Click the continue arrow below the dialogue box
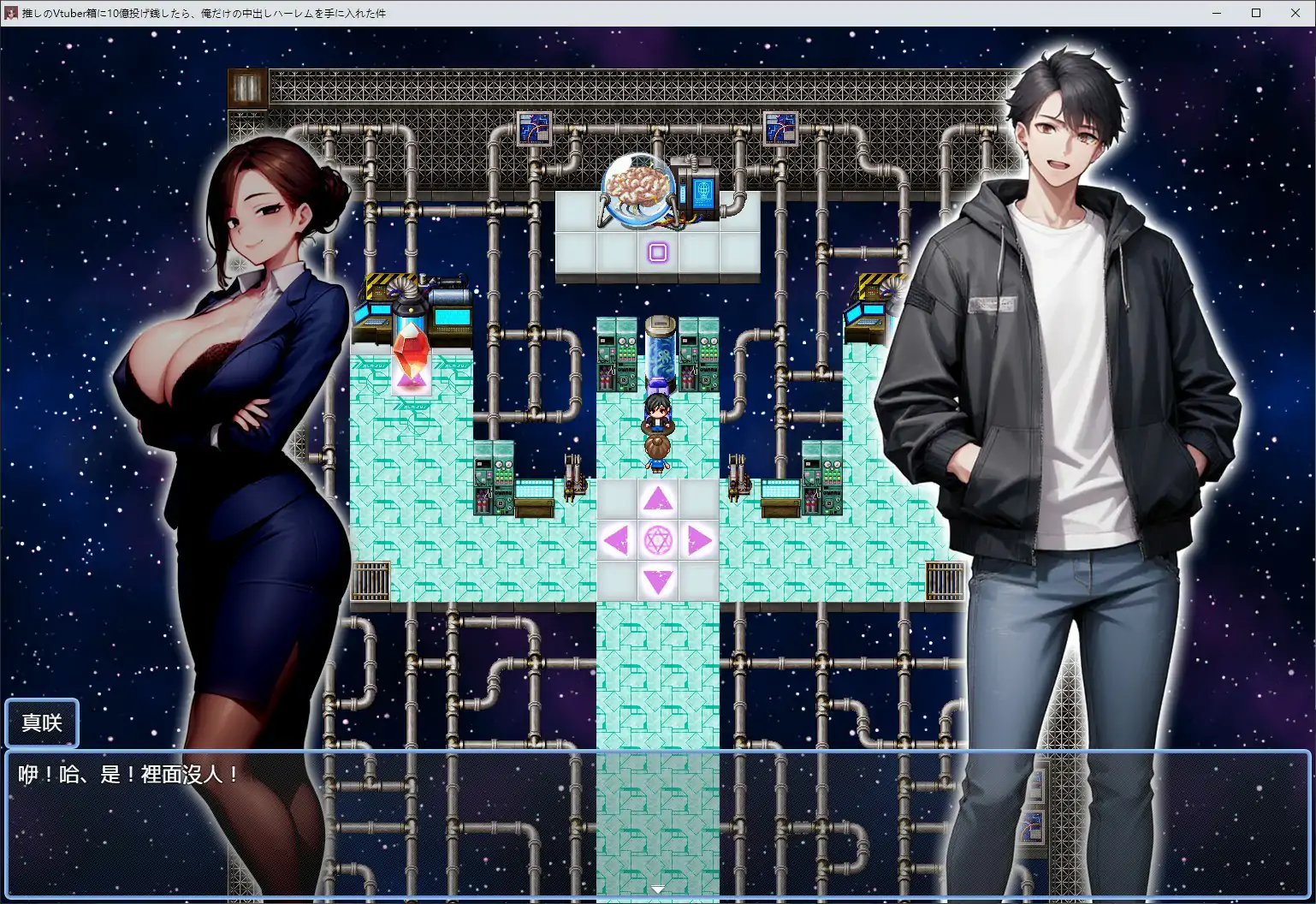The image size is (1316, 904). 657,889
